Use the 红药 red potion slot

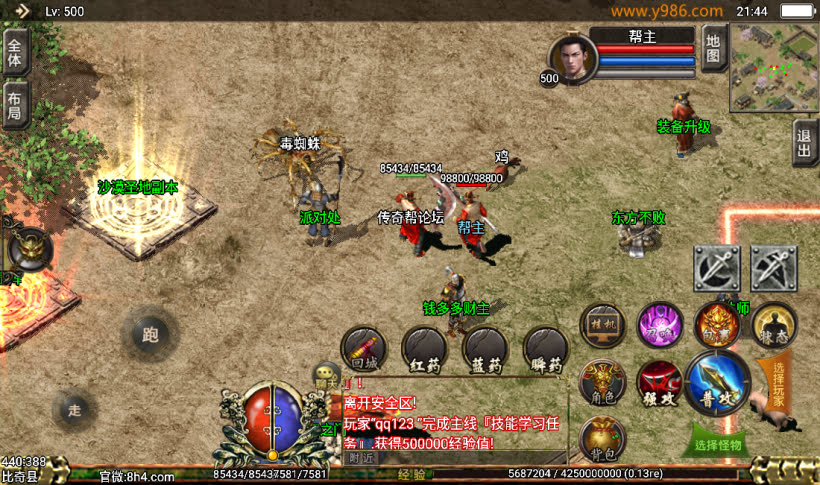pos(424,350)
